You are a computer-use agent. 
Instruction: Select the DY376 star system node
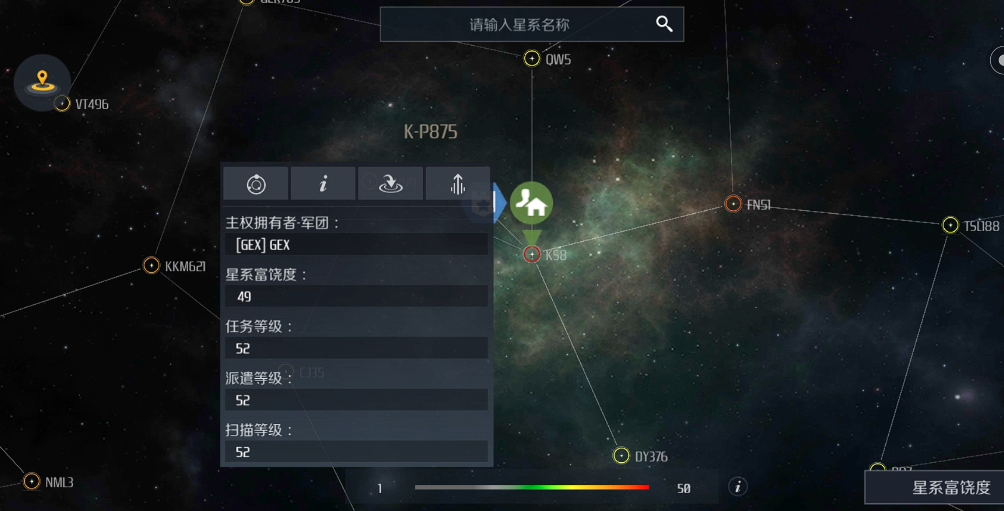tap(621, 456)
